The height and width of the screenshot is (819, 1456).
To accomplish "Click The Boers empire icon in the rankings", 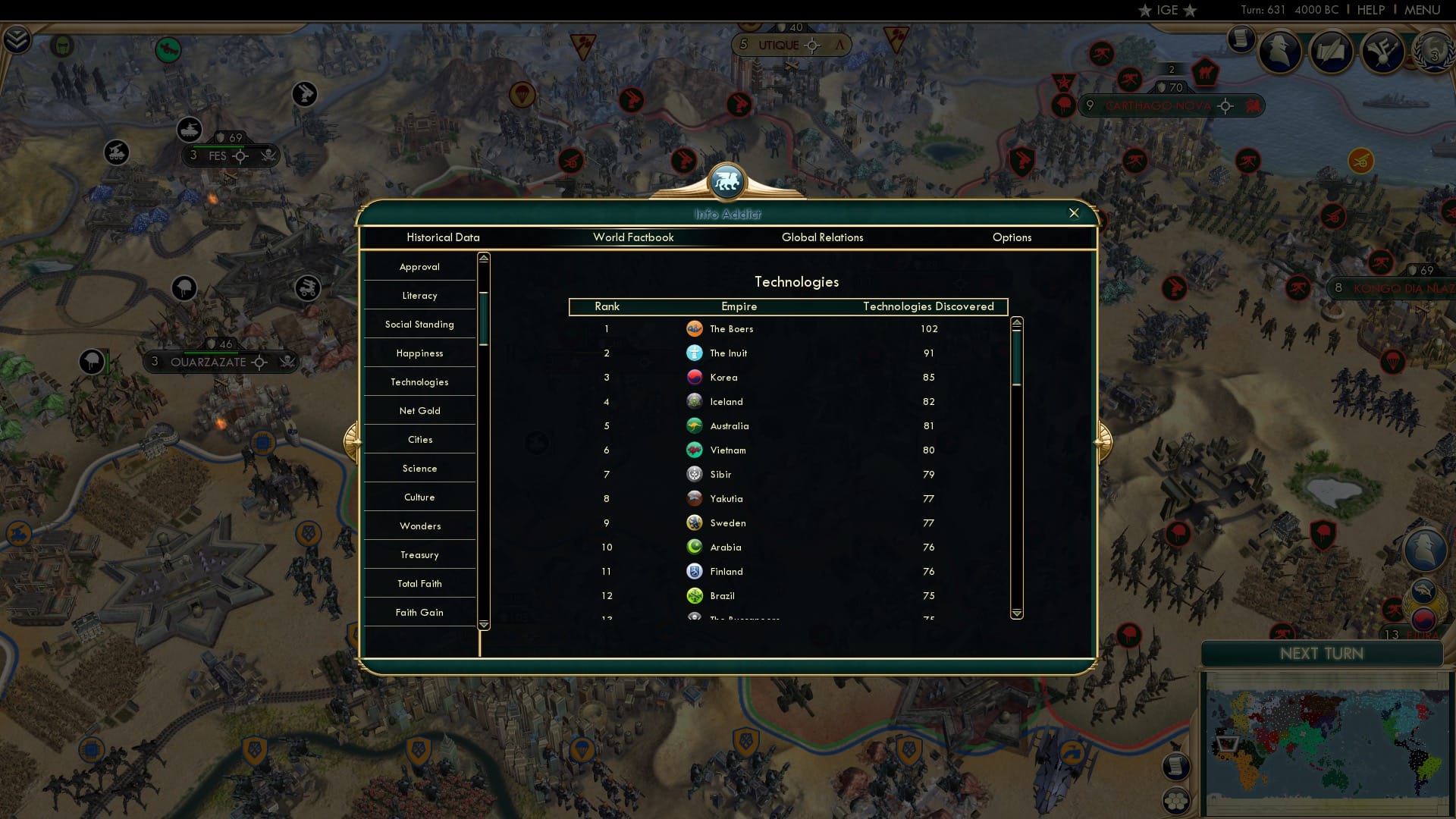I will (x=695, y=329).
